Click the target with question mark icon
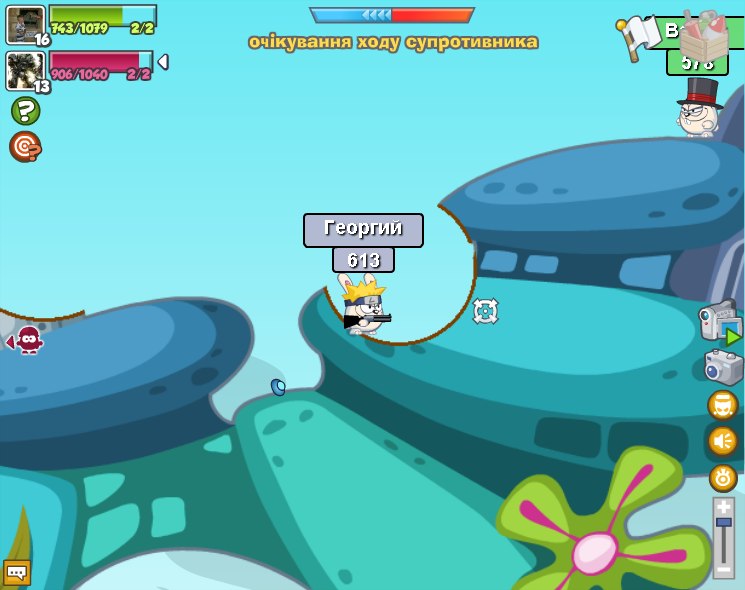This screenshot has width=745, height=590. coord(25,147)
